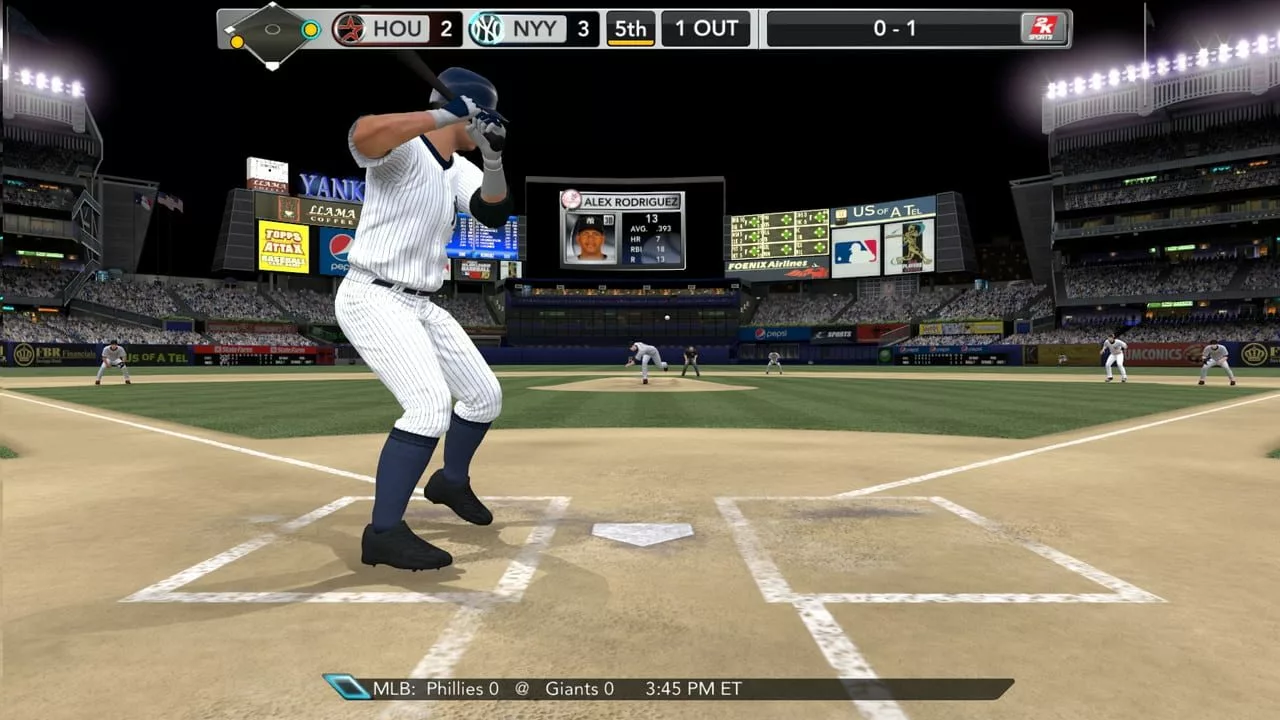Click the blue MLB score ticker icon
The width and height of the screenshot is (1280, 720).
click(347, 687)
